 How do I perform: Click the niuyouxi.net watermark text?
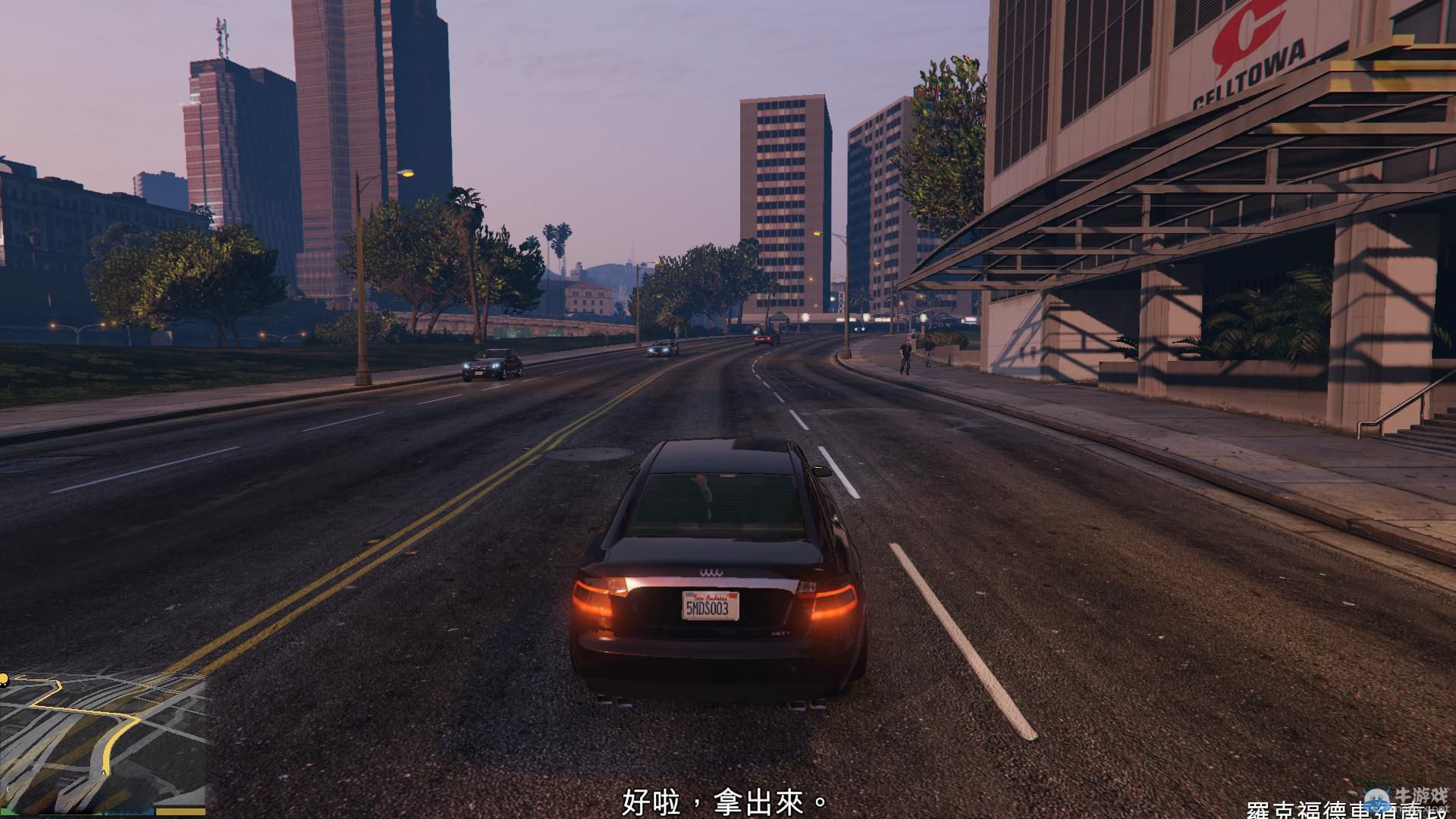pos(1412,808)
